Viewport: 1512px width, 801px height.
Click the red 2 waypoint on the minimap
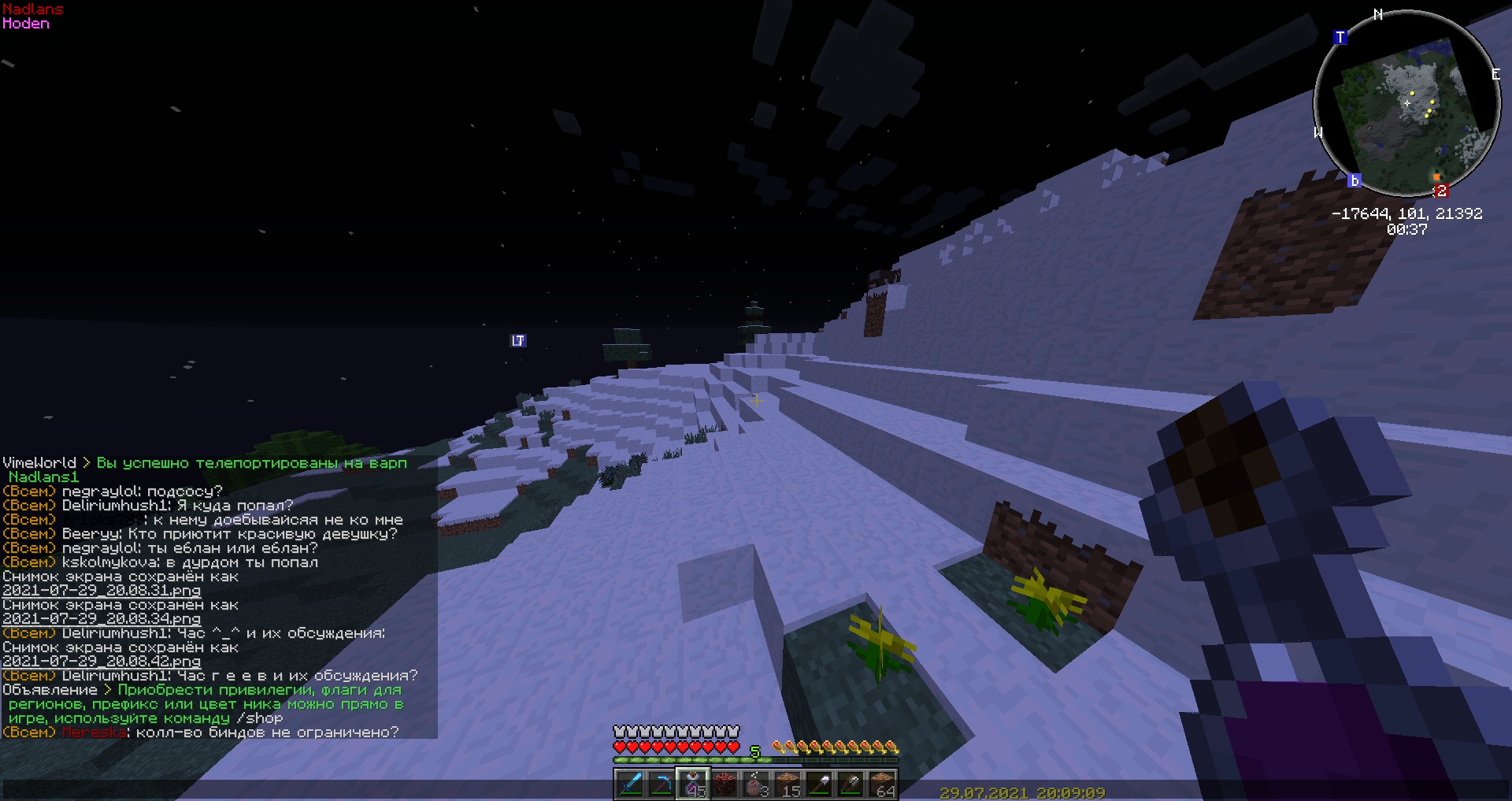(1442, 191)
